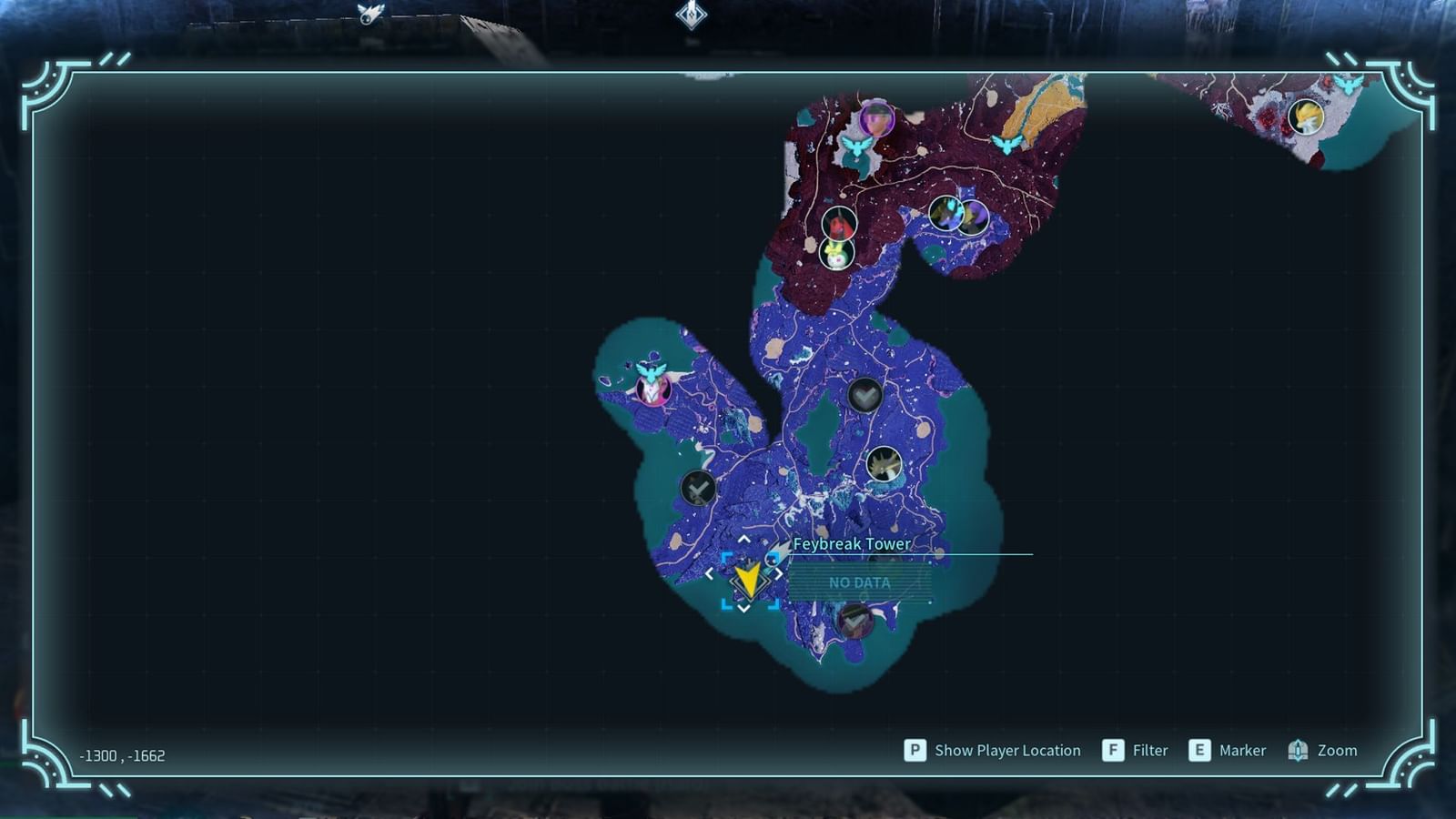Select the golden Pal boss icon on the east coast

click(x=884, y=464)
